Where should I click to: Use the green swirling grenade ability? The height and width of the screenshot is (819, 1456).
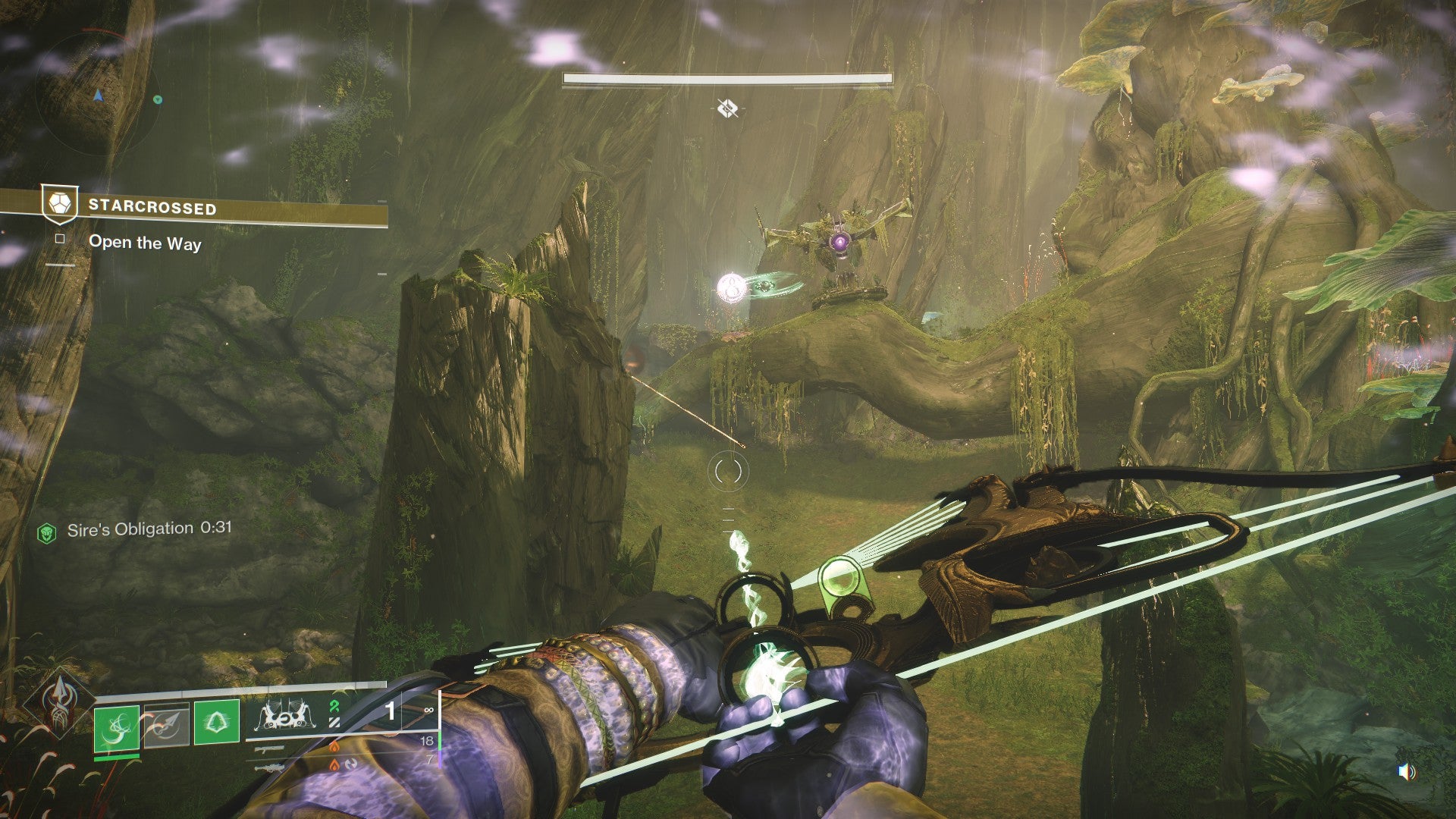coord(117,728)
